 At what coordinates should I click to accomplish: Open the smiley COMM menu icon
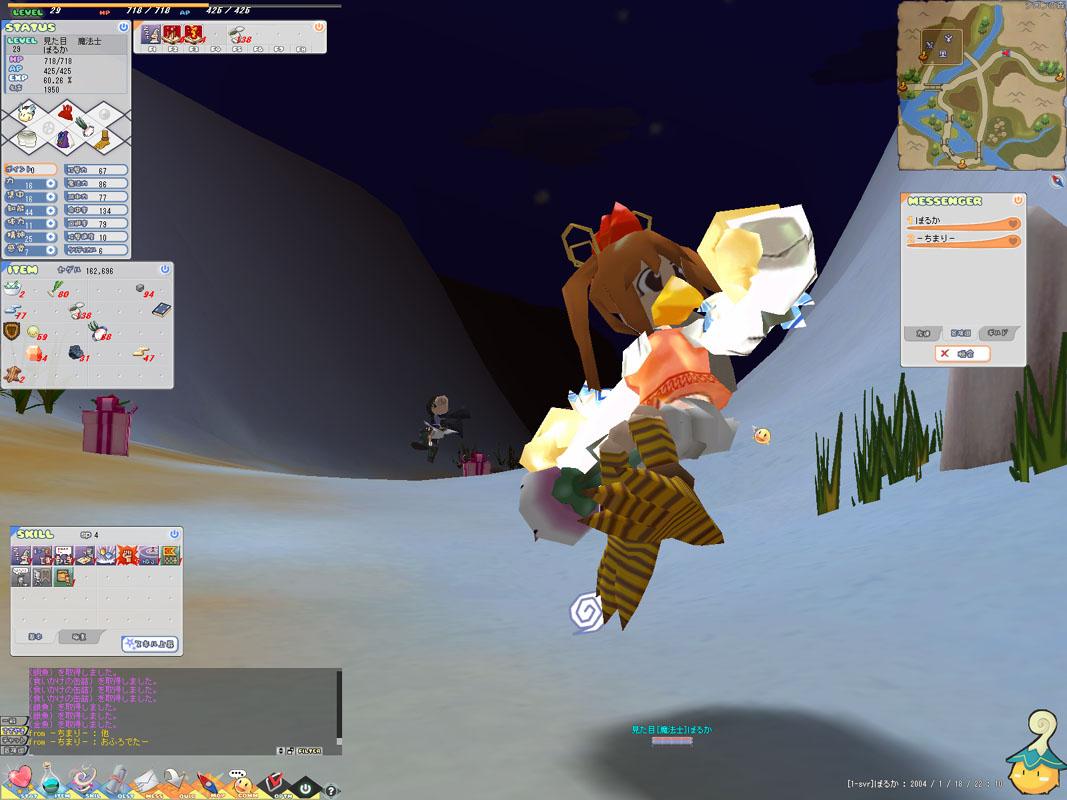coord(240,779)
